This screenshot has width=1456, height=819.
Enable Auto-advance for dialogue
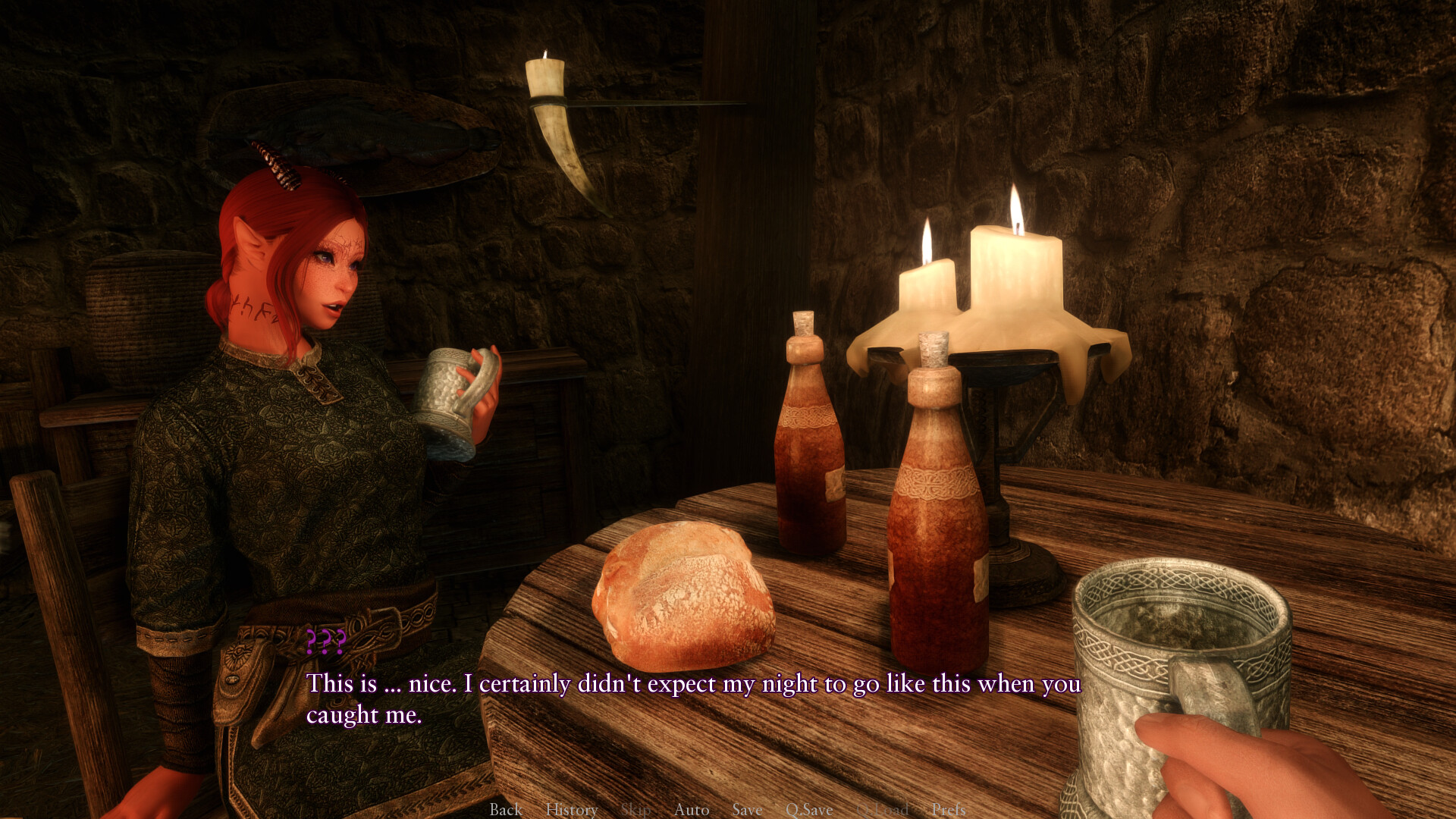click(x=692, y=809)
